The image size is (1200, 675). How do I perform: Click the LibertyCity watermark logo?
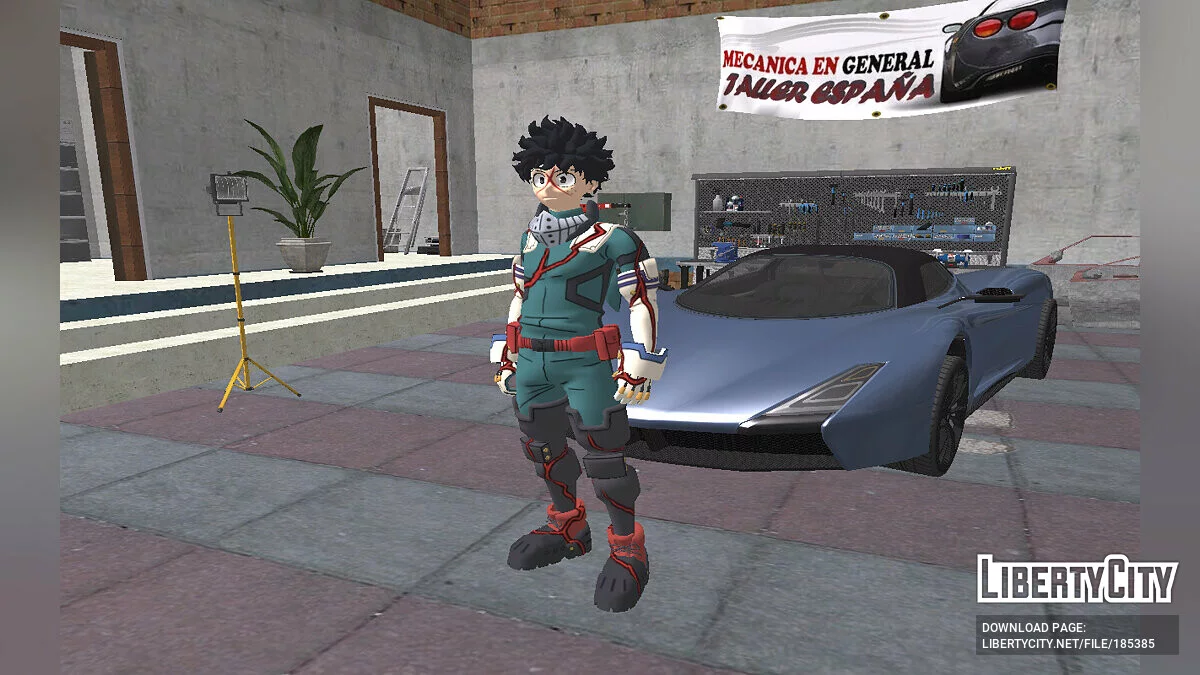tap(1076, 579)
